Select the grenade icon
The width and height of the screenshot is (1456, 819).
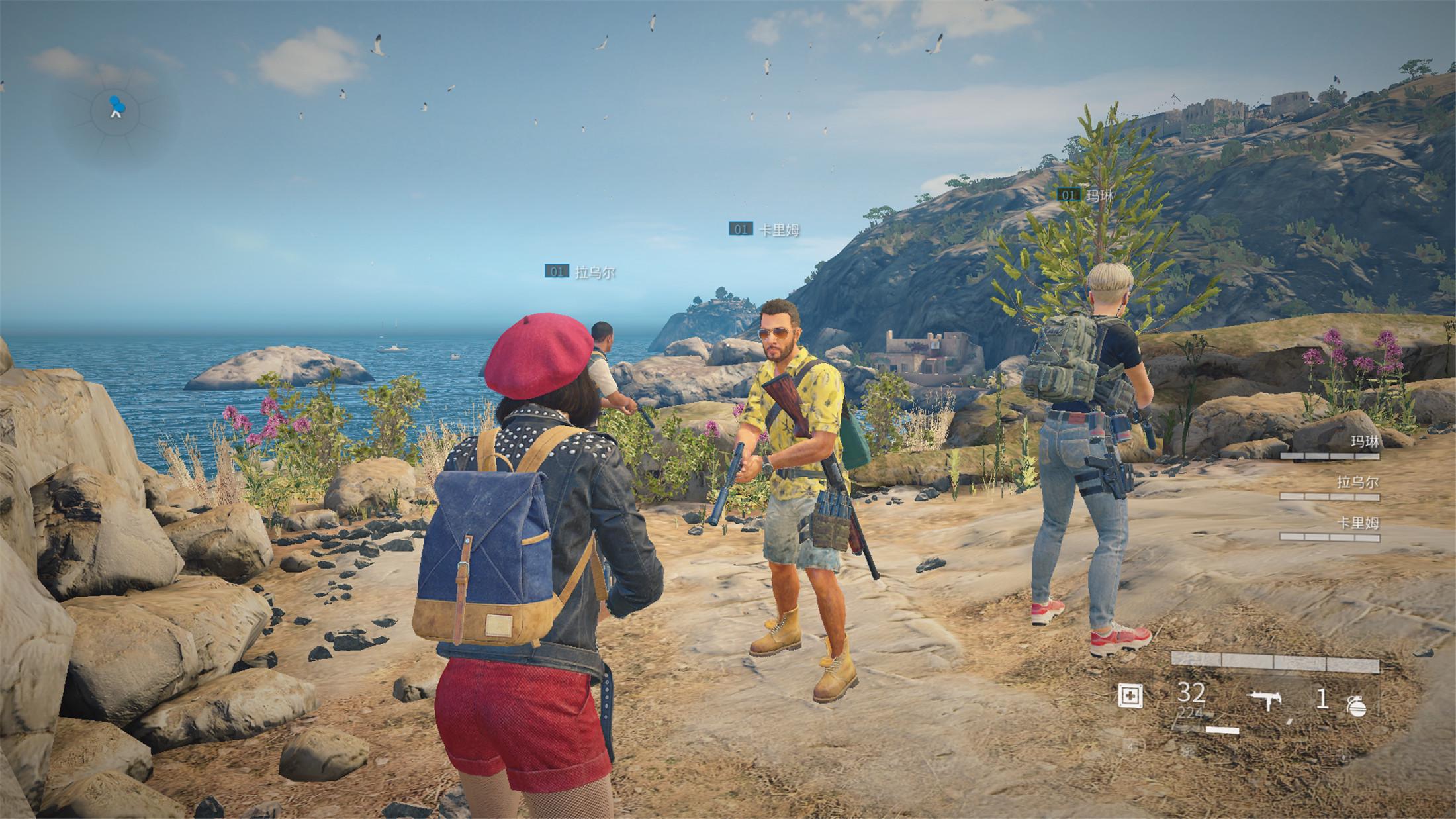1355,706
